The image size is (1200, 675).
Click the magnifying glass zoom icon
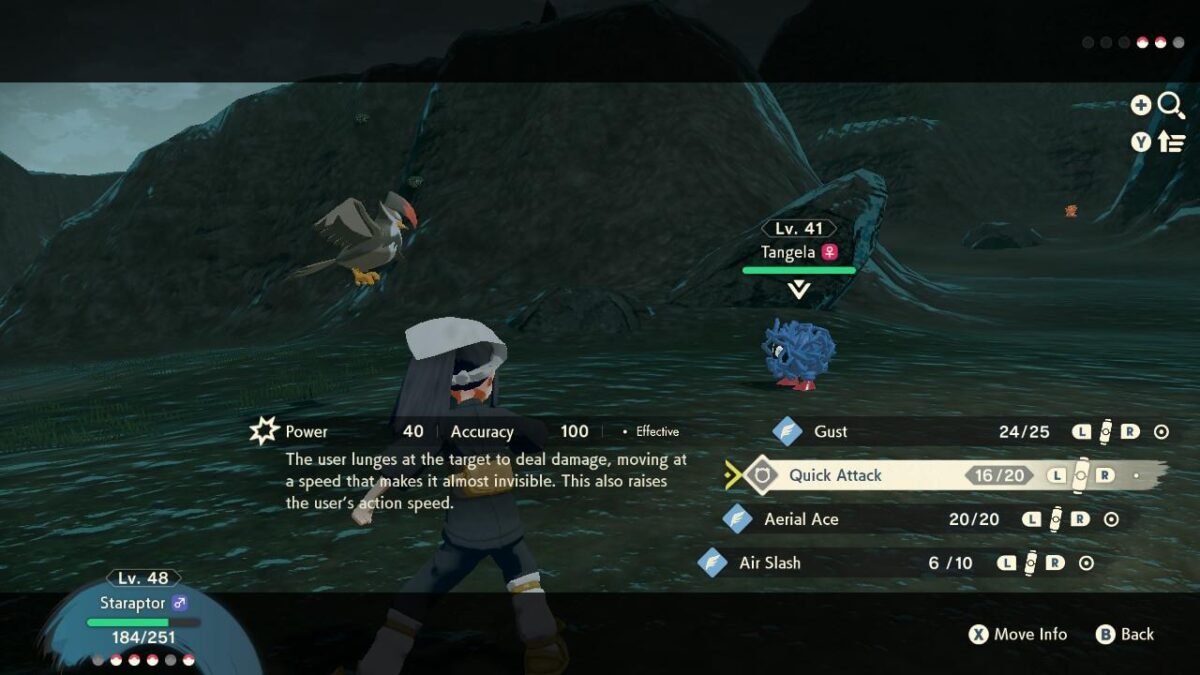click(1171, 105)
